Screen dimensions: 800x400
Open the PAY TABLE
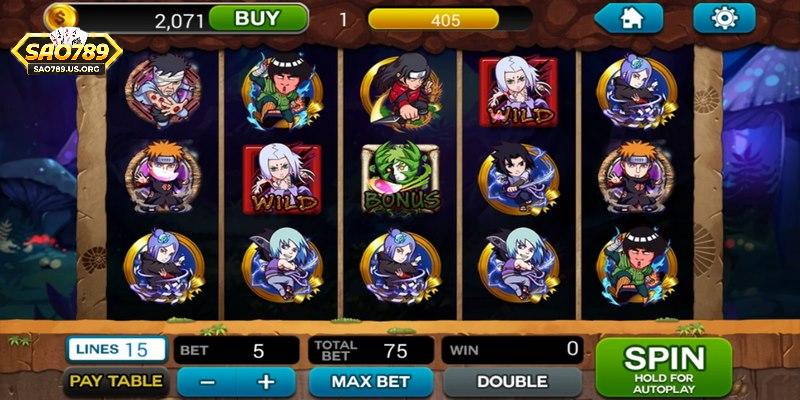pyautogui.click(x=116, y=381)
